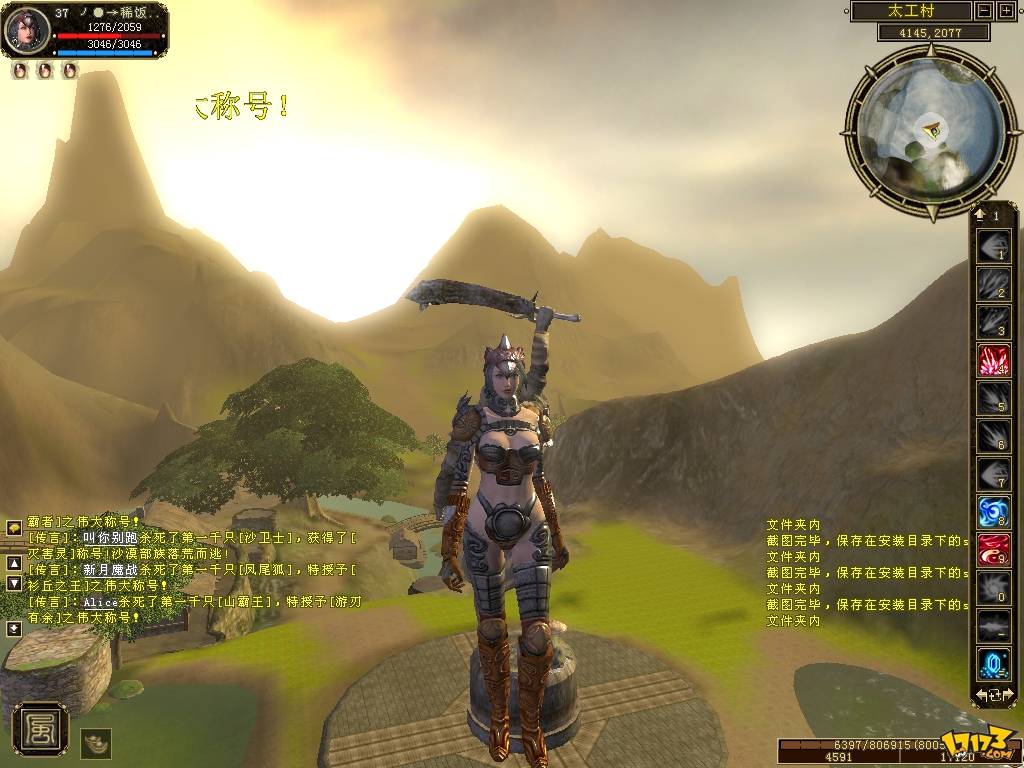Click the player character portrait
This screenshot has height=768, width=1024.
click(27, 30)
